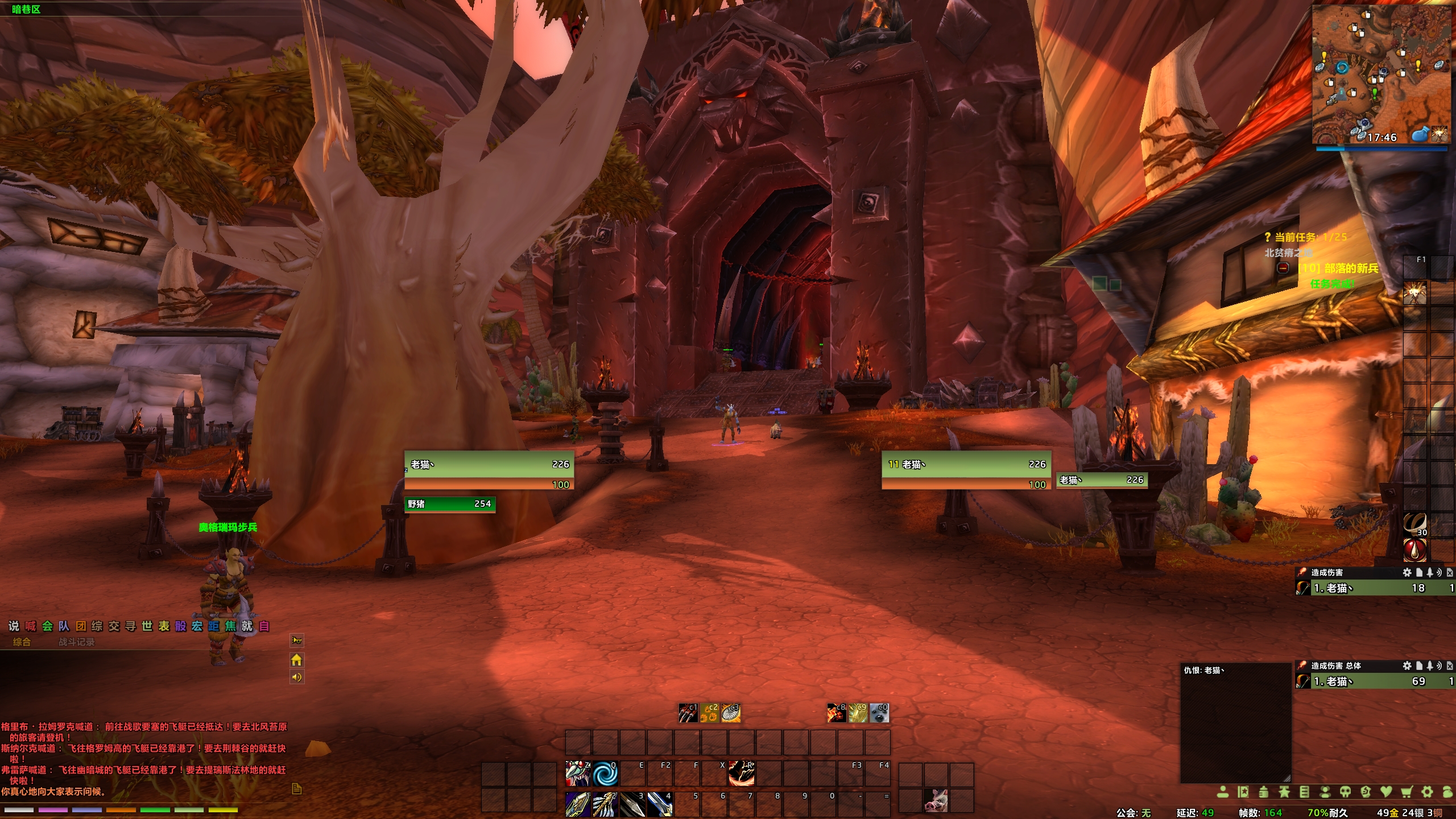Choose the 喊 yell channel button
Image resolution: width=1456 pixels, height=819 pixels.
[x=31, y=626]
